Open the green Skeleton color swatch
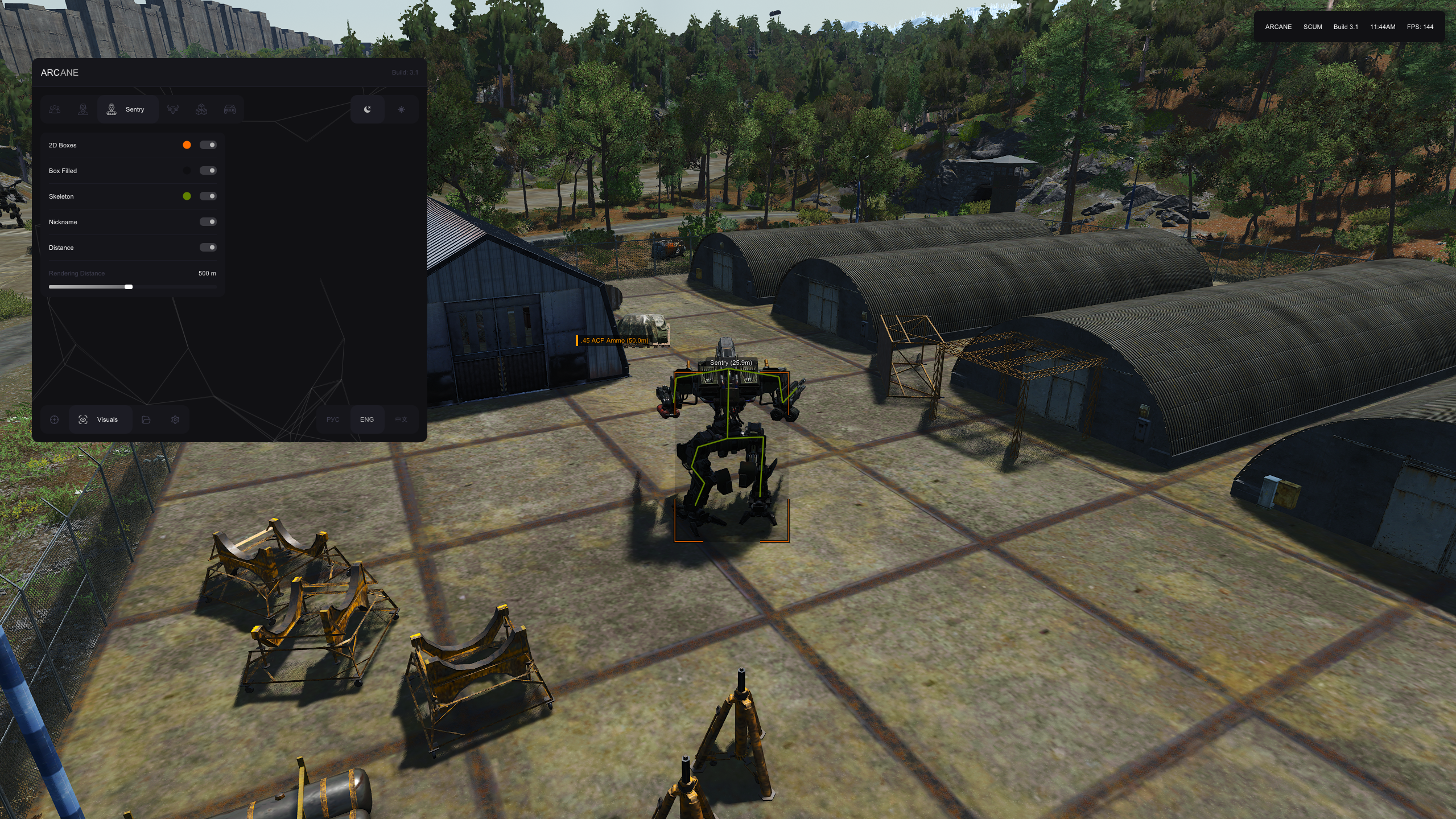The height and width of the screenshot is (819, 1456). coord(187,196)
